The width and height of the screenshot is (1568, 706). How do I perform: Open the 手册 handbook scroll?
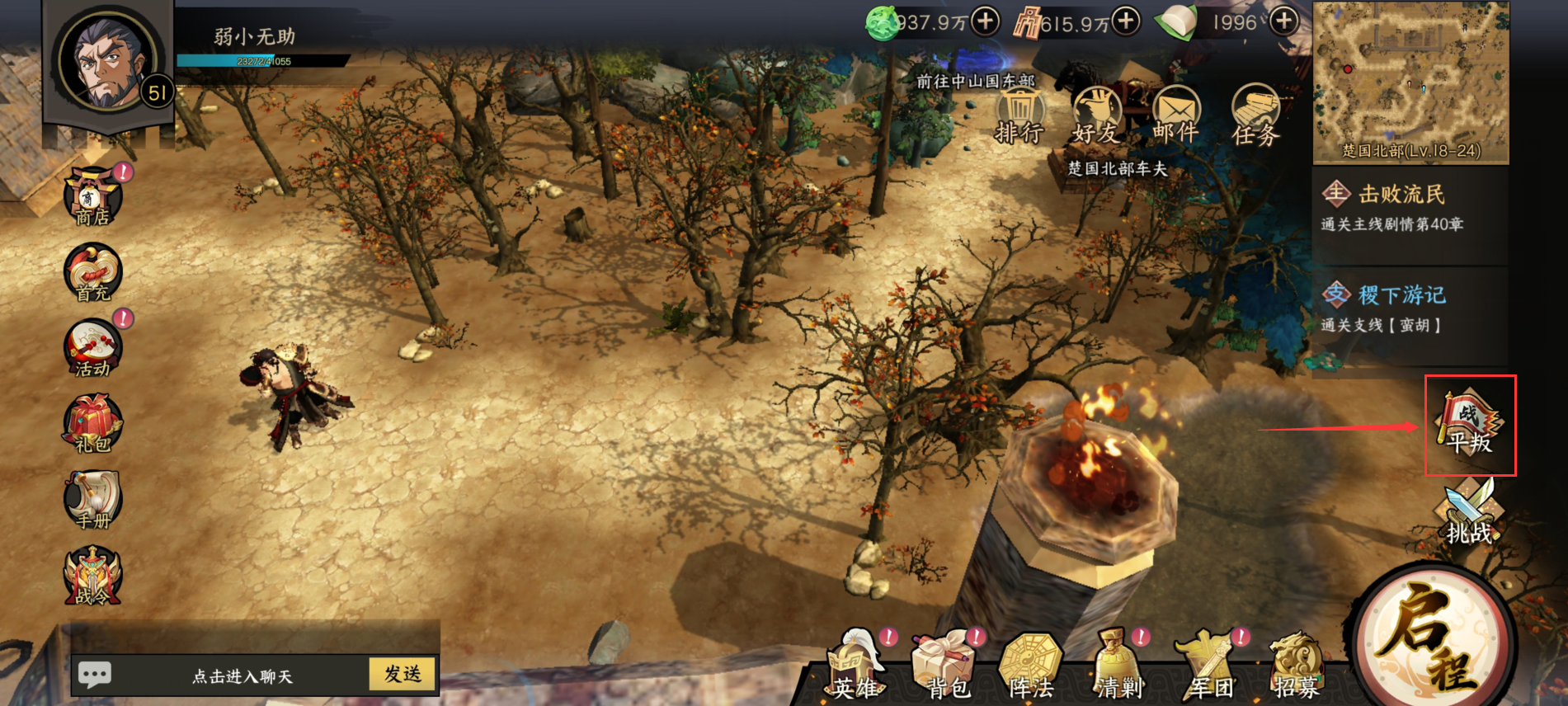pyautogui.click(x=92, y=500)
